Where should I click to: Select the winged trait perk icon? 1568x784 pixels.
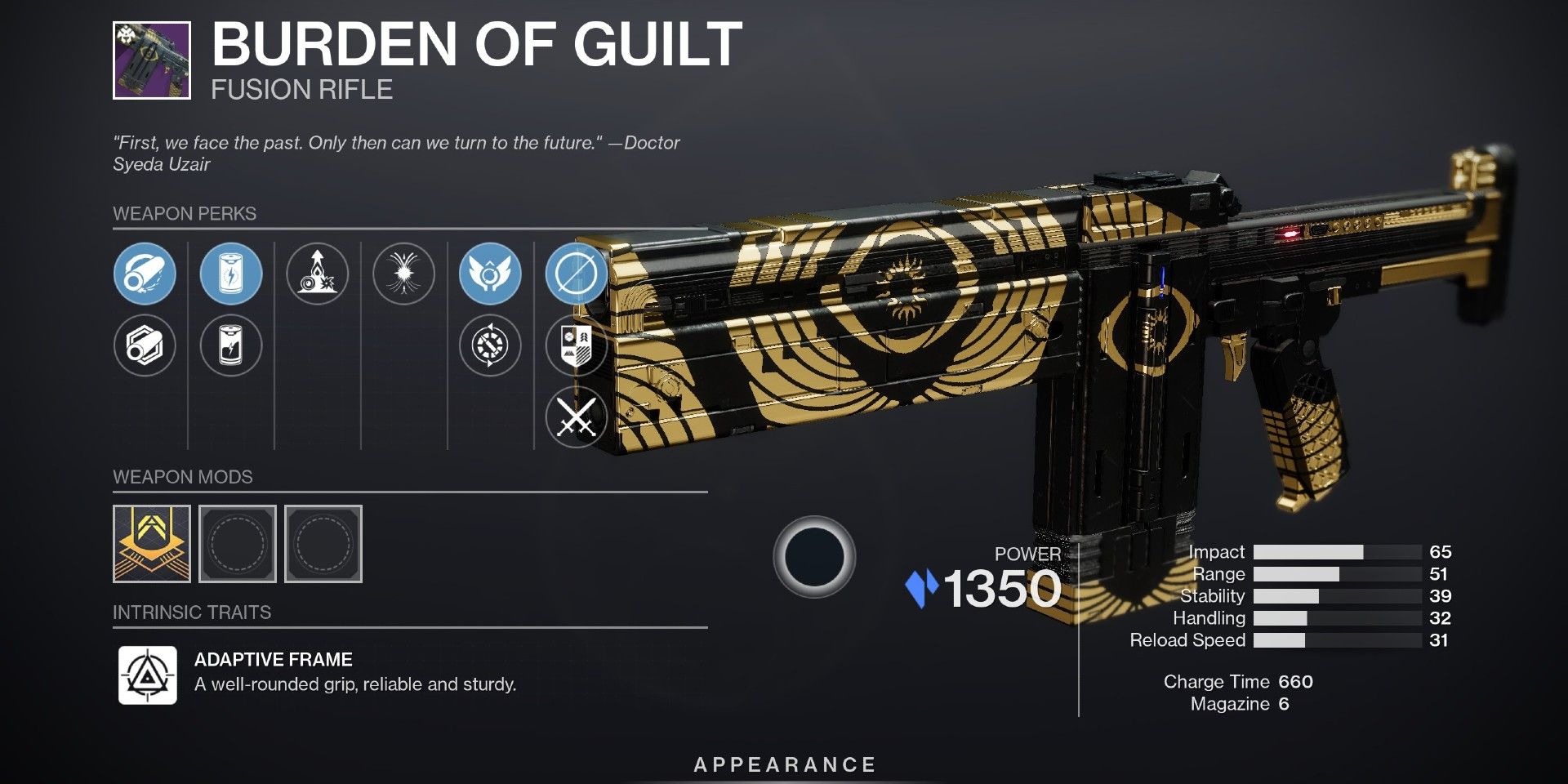[x=491, y=275]
